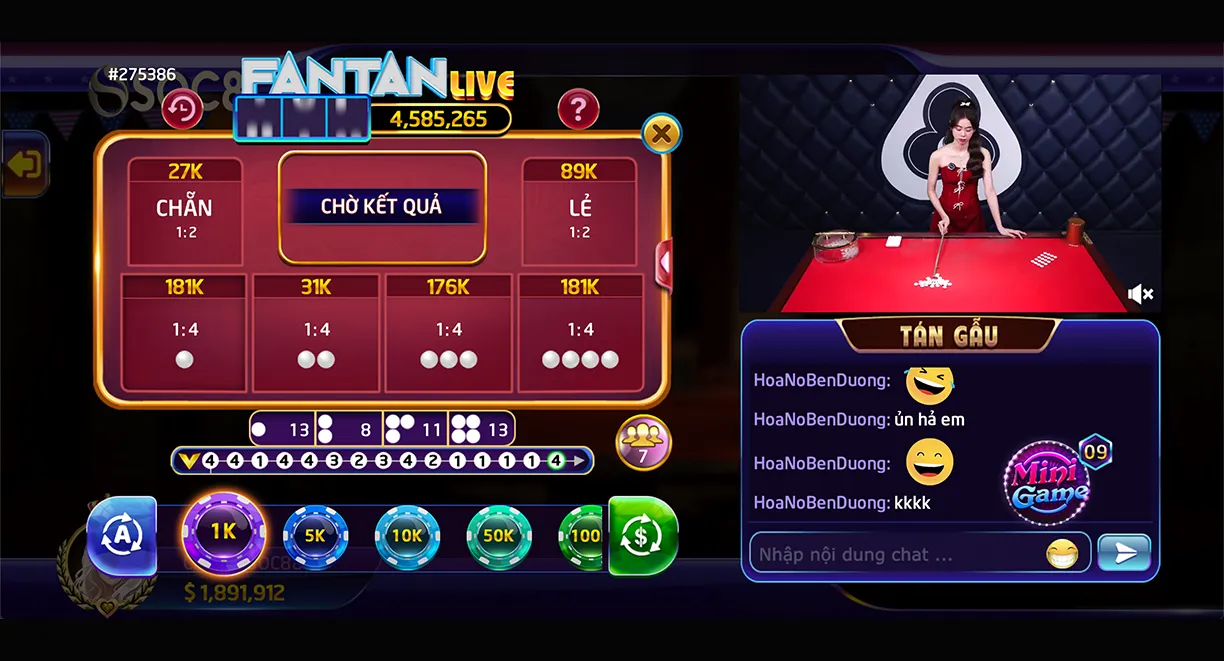Select the purple 1K chip
Screen dimensions: 1224x661
[223, 533]
